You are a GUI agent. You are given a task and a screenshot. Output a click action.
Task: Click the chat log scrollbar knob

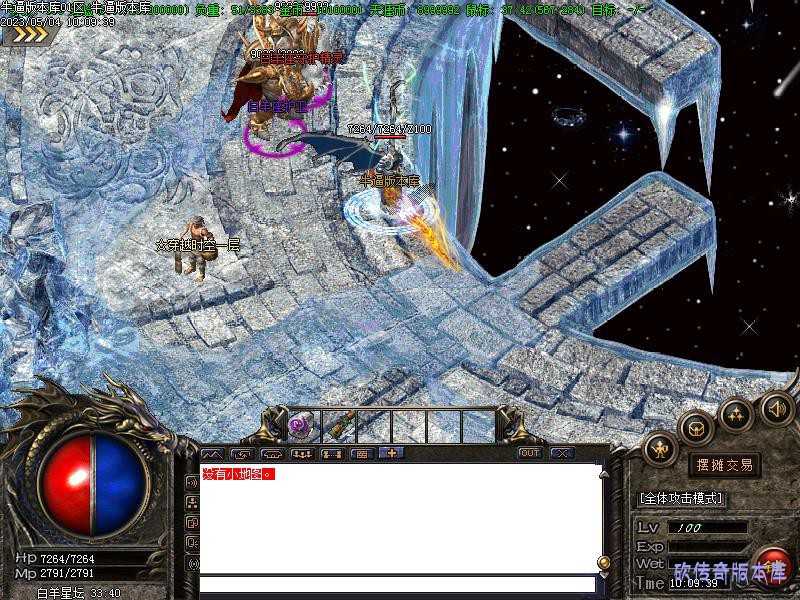tap(603, 562)
